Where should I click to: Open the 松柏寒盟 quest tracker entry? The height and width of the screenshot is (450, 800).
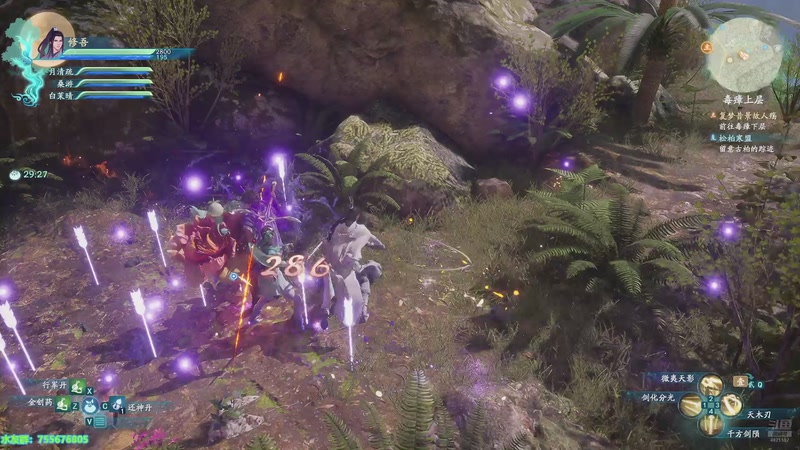pyautogui.click(x=742, y=137)
